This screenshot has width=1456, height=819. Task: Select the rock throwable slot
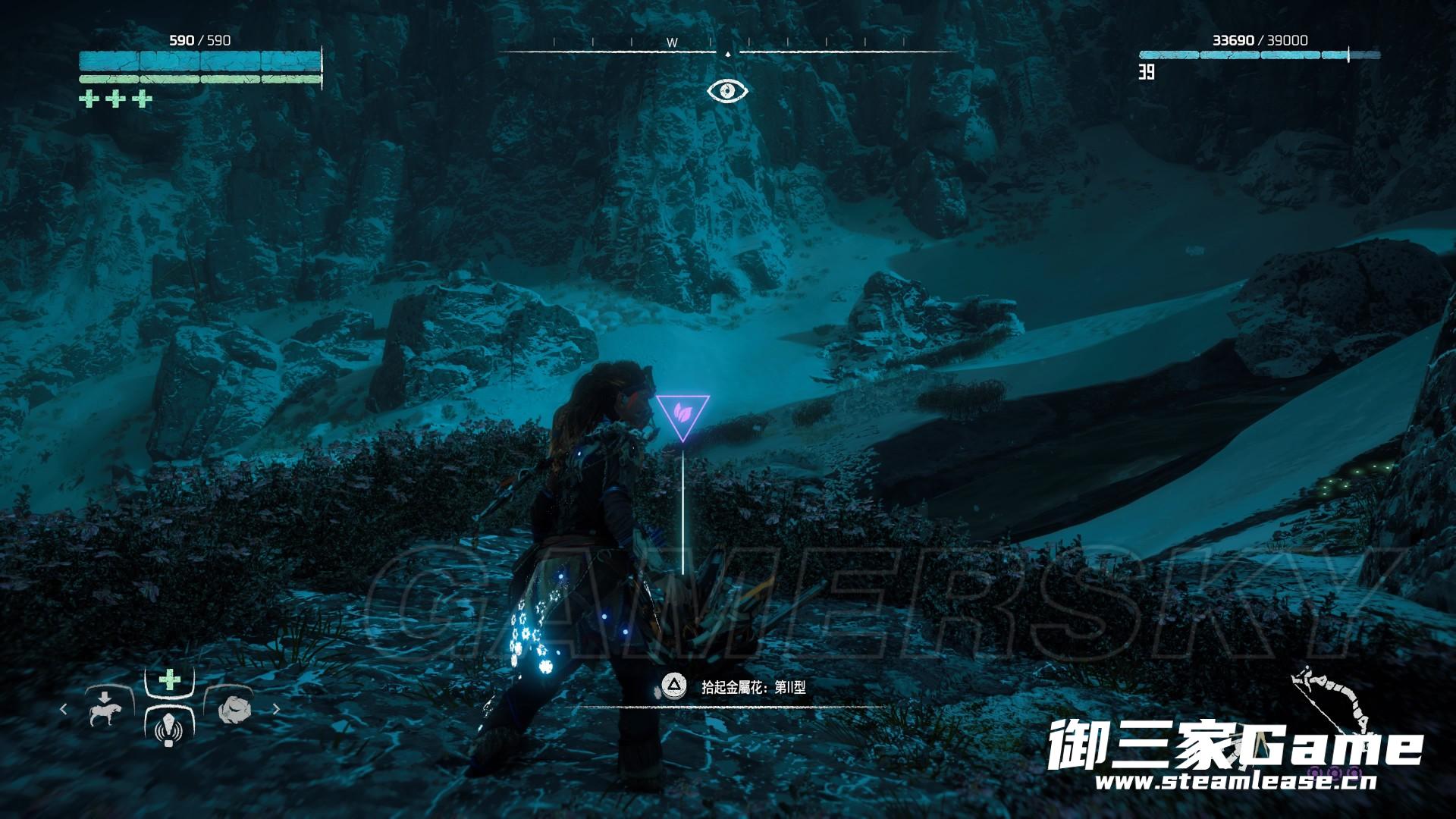pyautogui.click(x=231, y=710)
